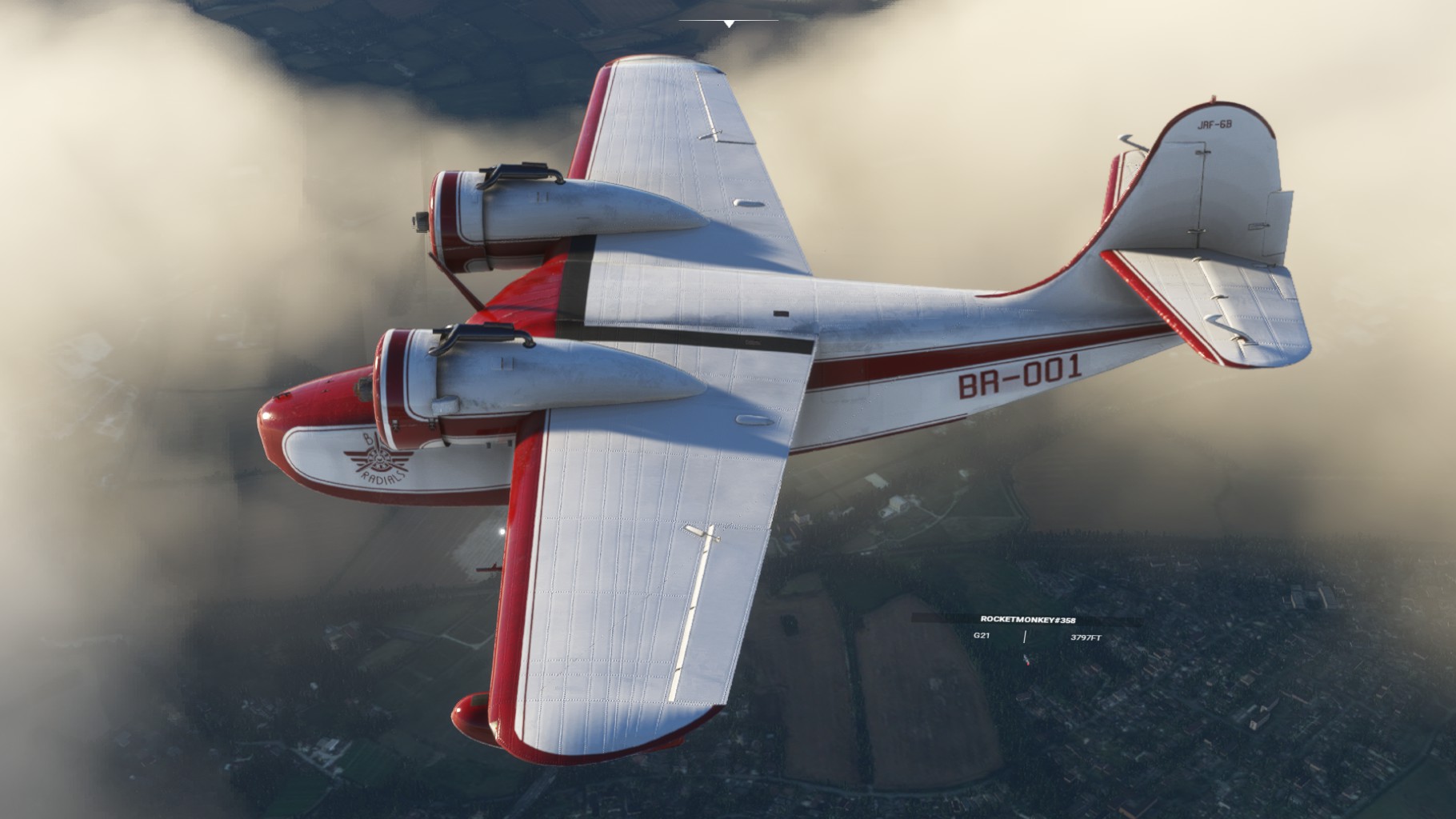Open the toolbar via the top arrow handle
Screen dimensions: 1456x819
(729, 24)
